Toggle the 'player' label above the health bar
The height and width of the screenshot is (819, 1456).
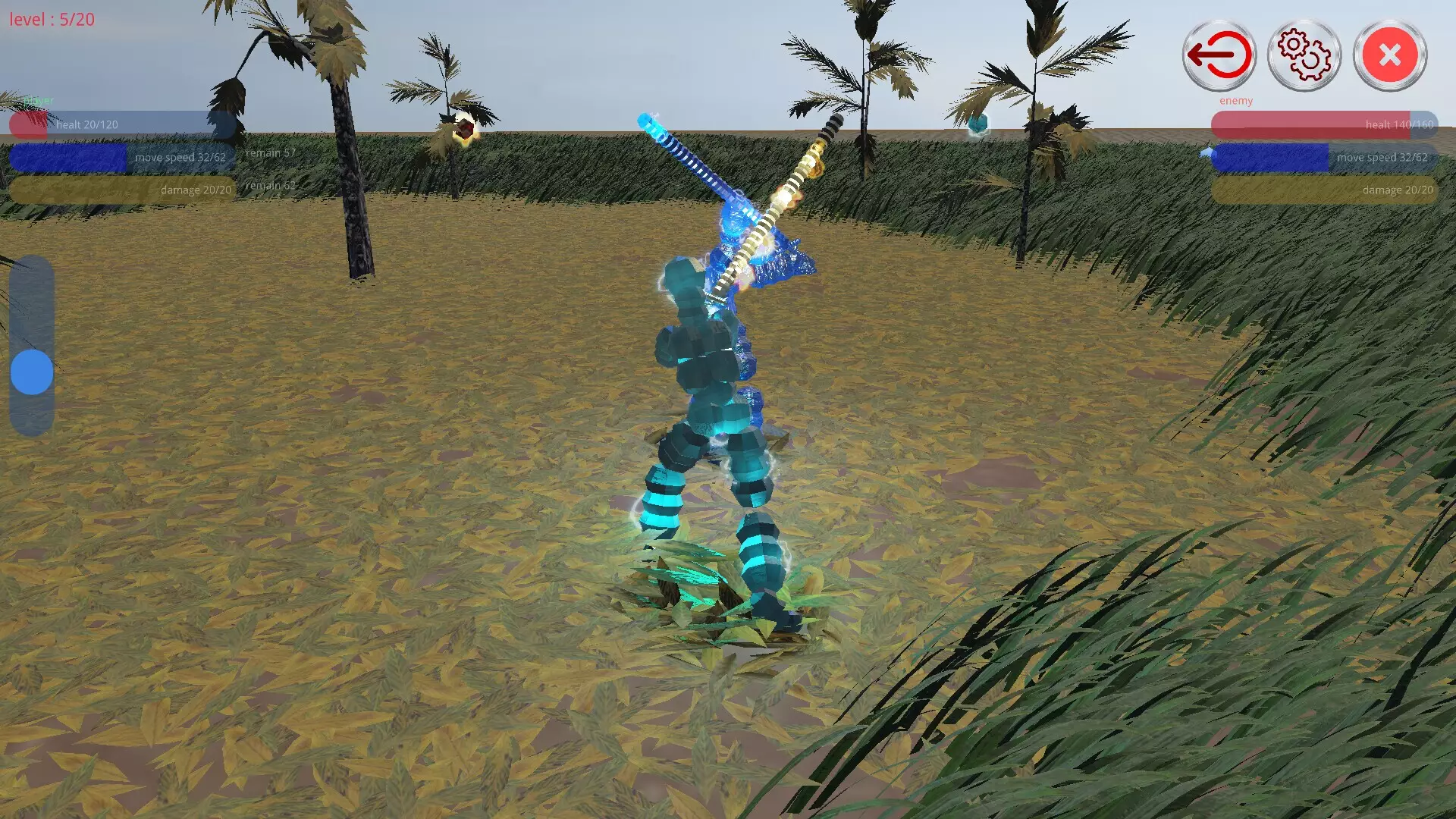(x=38, y=99)
